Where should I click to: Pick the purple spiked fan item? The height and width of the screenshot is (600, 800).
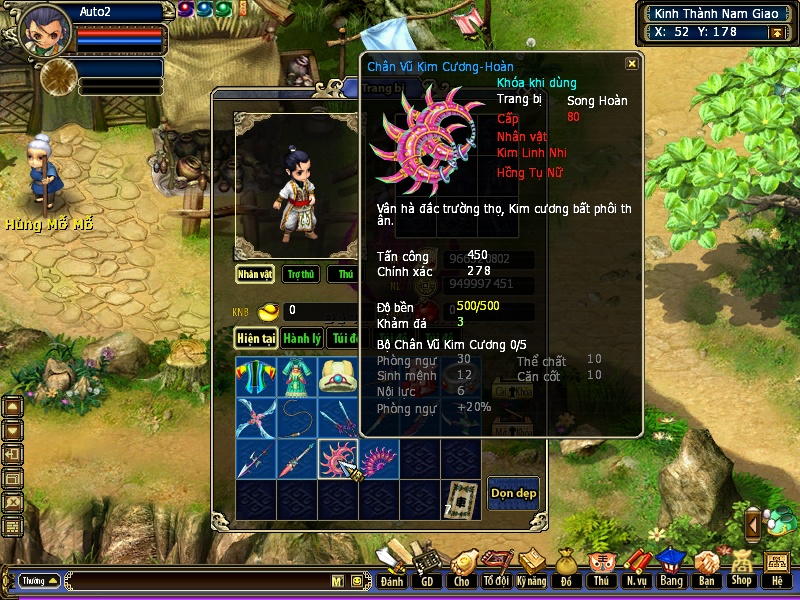[379, 459]
